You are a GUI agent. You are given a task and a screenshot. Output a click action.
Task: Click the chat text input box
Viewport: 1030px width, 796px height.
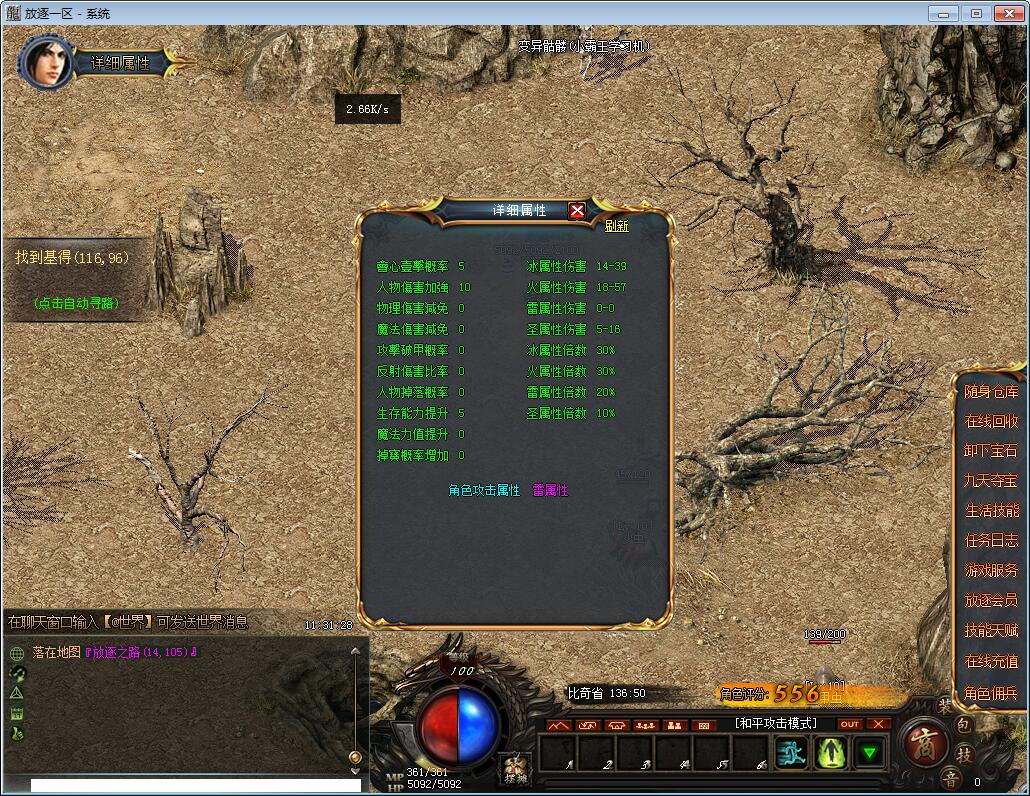[195, 786]
